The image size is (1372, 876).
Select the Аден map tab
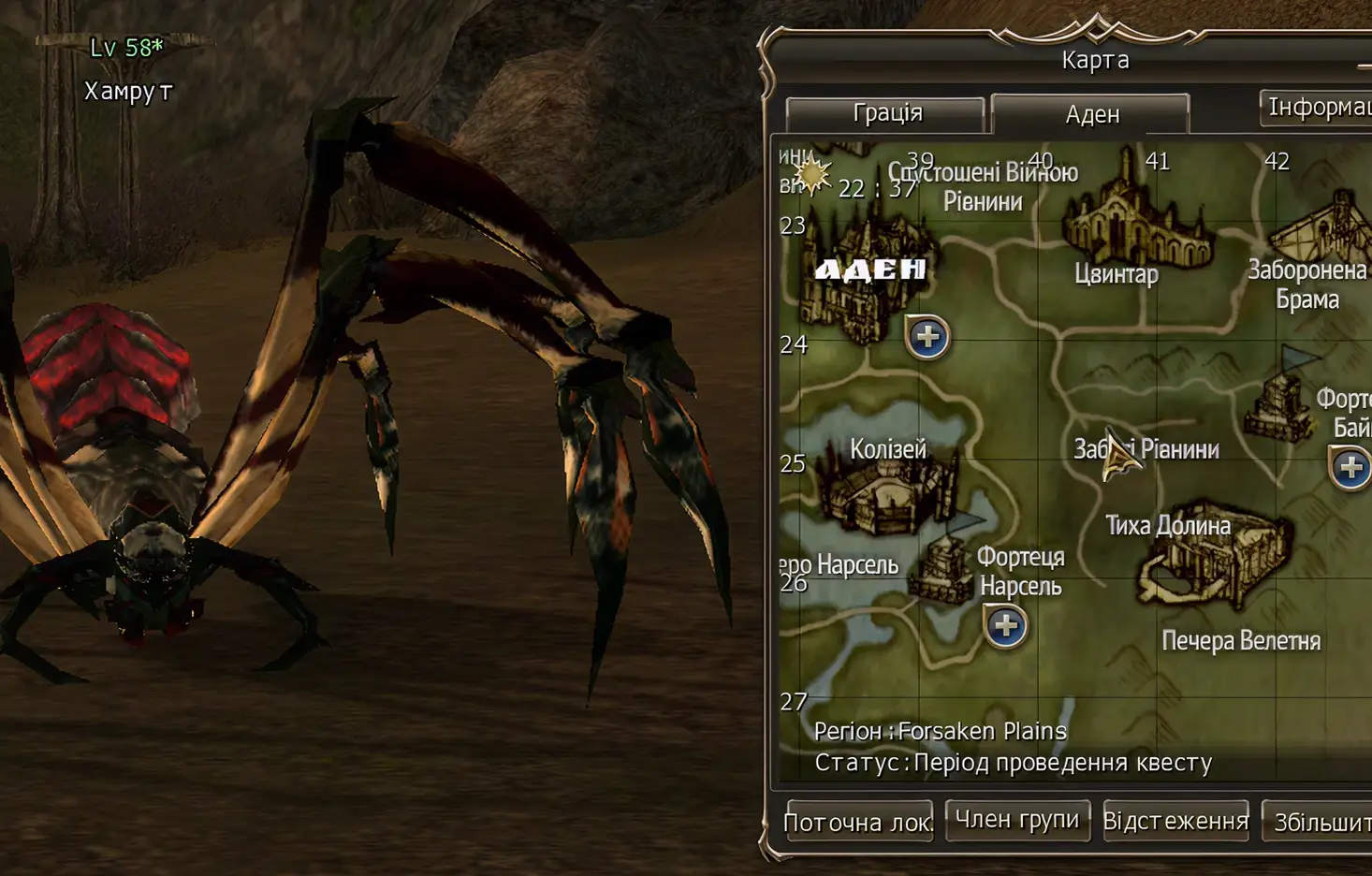[x=1092, y=113]
